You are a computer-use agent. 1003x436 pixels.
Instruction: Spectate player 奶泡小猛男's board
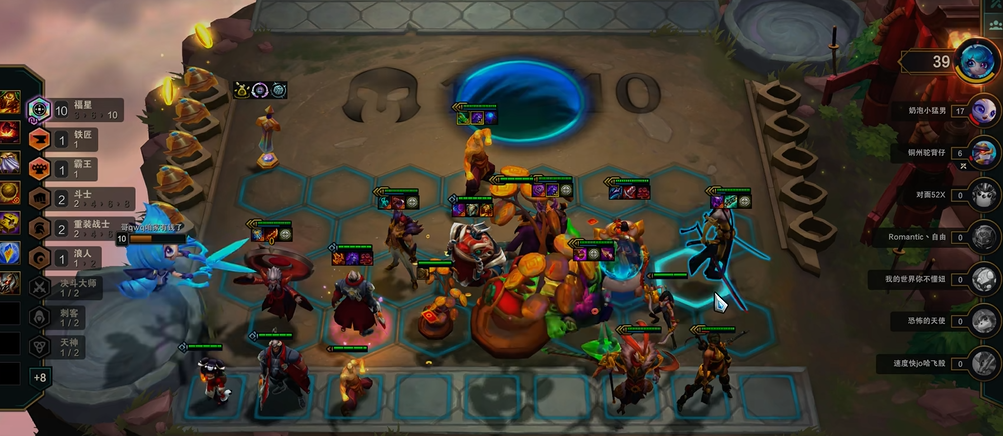tap(984, 111)
